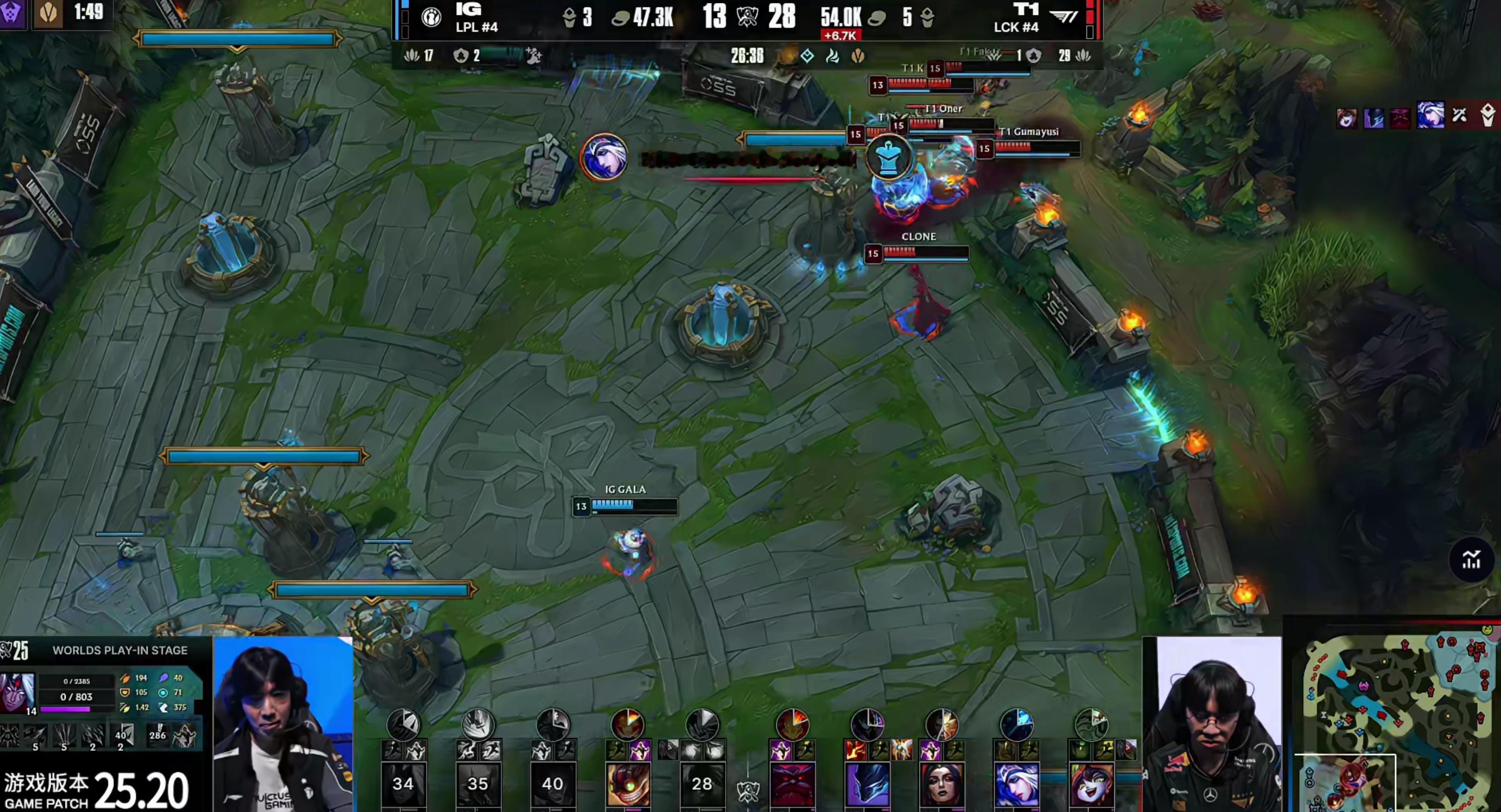
Task: Open the stats graph round button
Action: pos(1471,560)
